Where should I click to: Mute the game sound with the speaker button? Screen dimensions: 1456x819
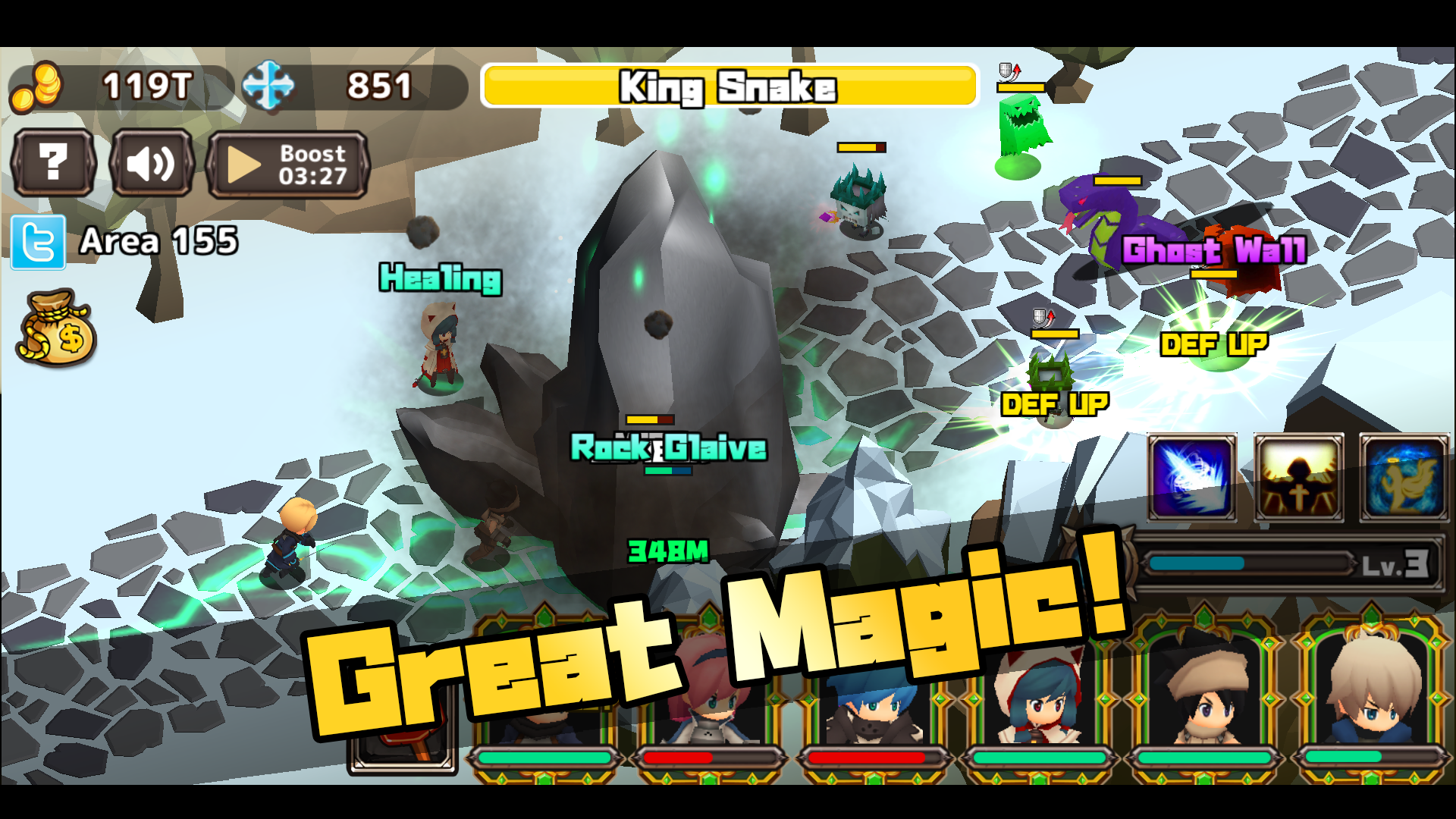[x=150, y=163]
